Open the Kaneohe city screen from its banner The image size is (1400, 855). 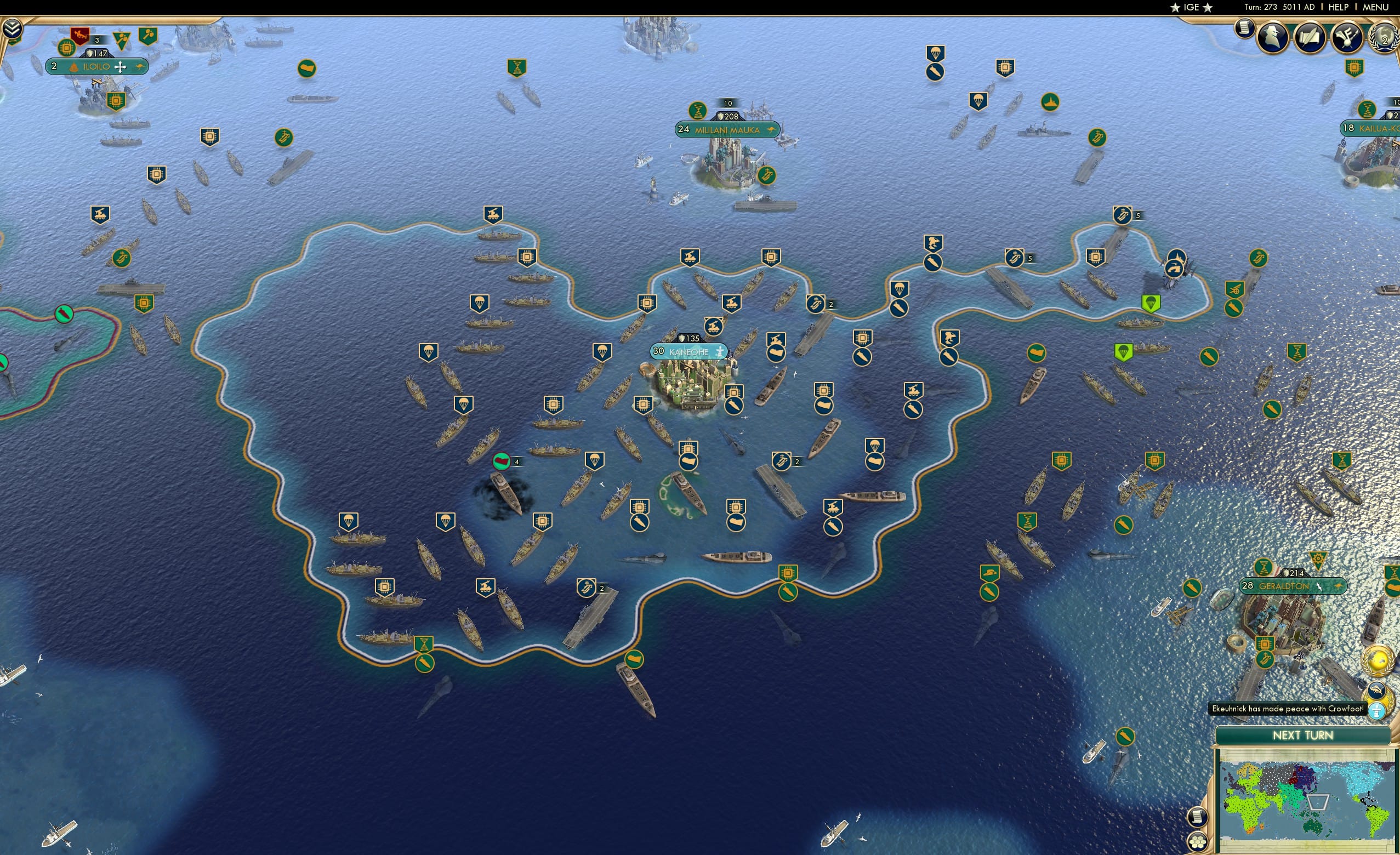click(689, 352)
